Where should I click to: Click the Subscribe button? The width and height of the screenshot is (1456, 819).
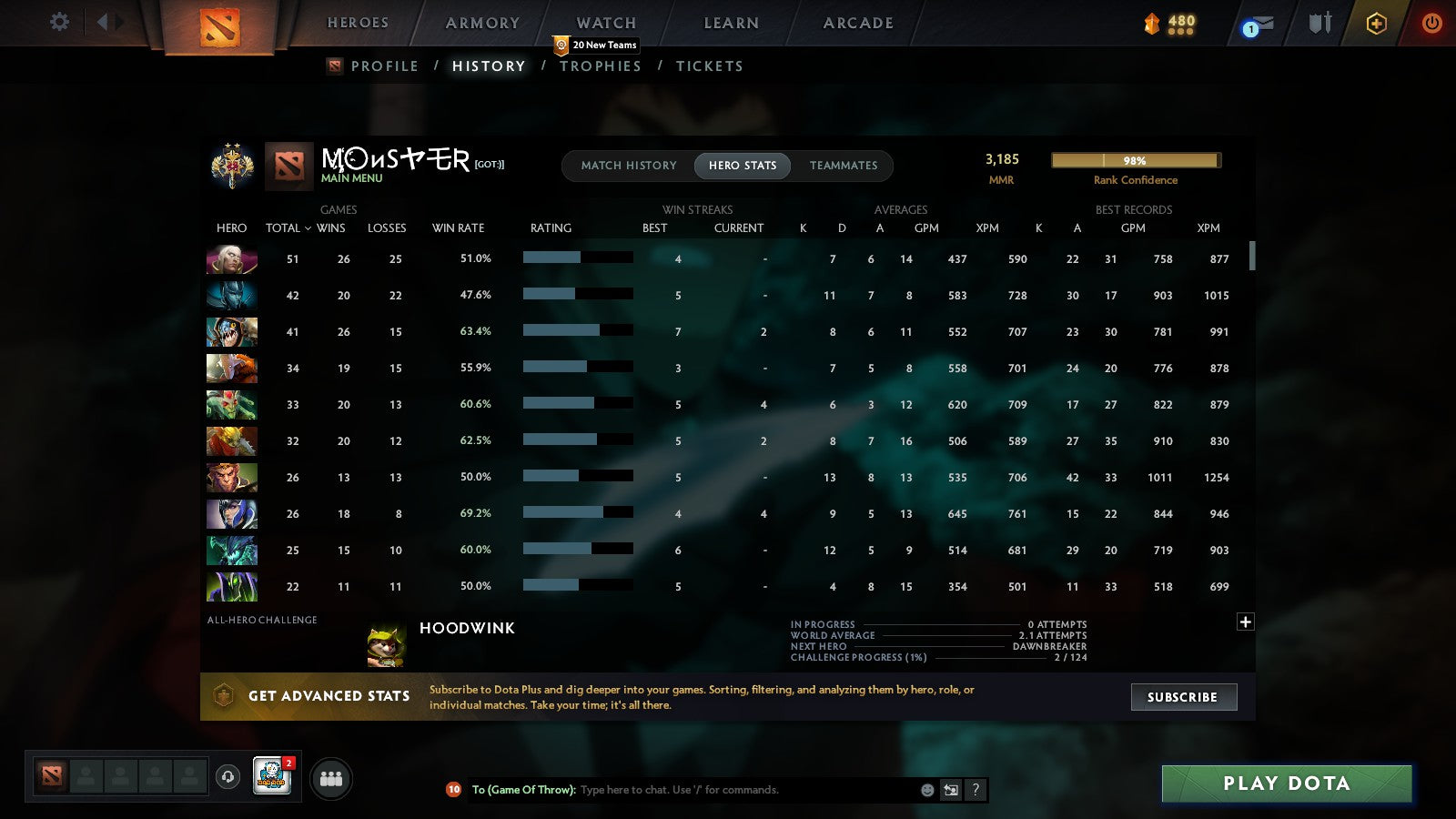pyautogui.click(x=1183, y=697)
